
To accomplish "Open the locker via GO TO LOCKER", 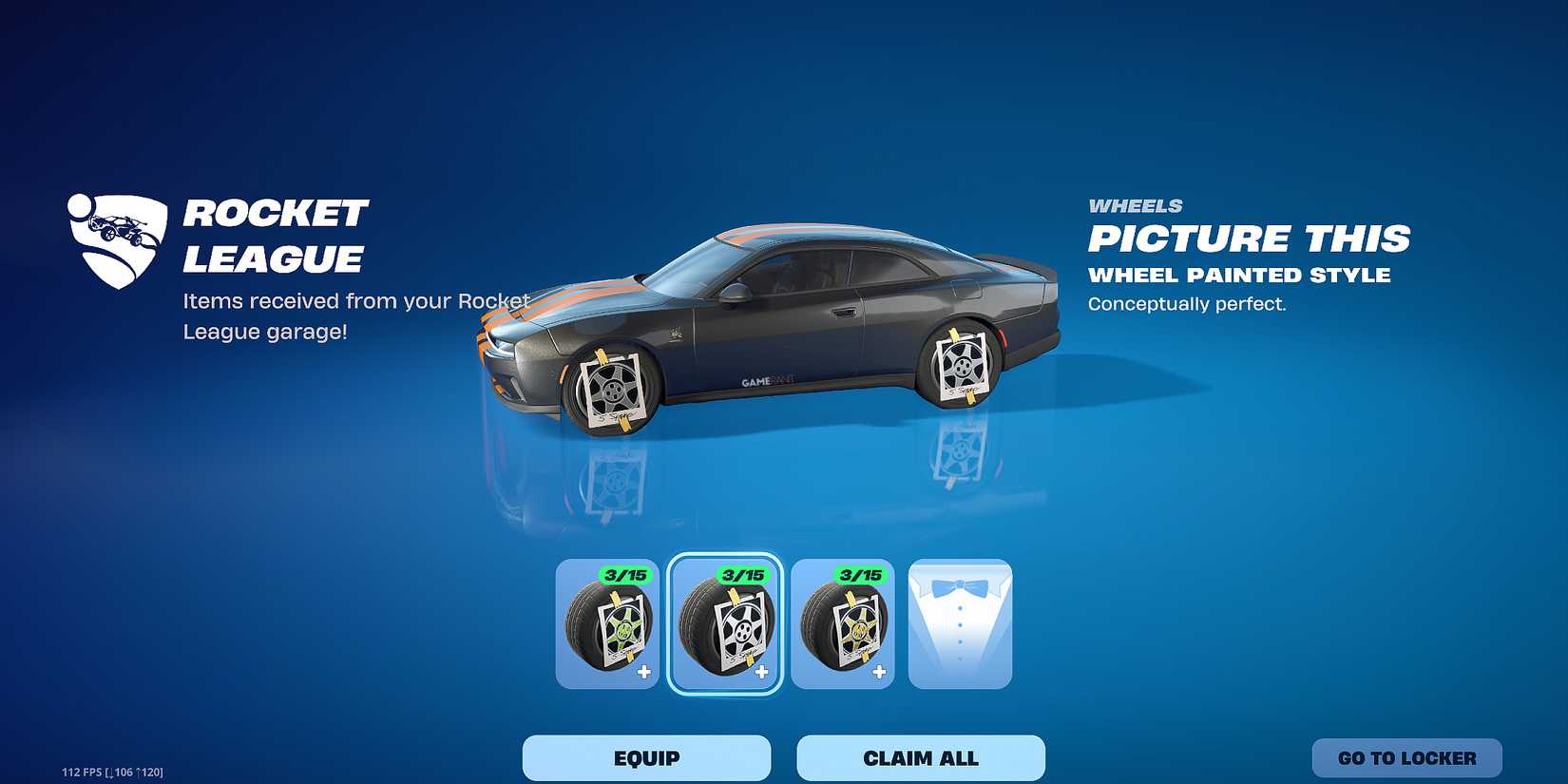I will [x=1405, y=757].
